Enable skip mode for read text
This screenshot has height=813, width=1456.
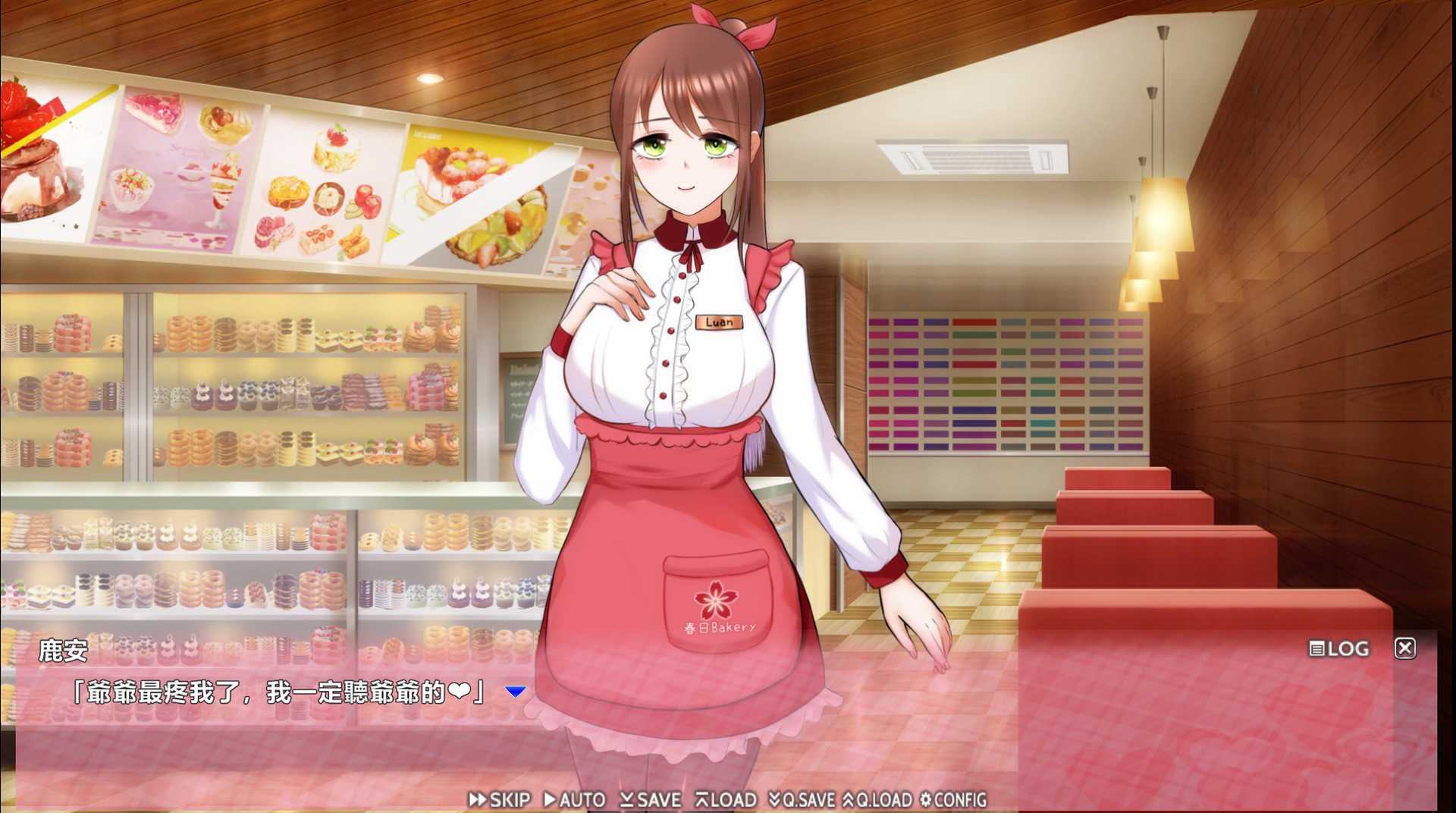click(507, 799)
